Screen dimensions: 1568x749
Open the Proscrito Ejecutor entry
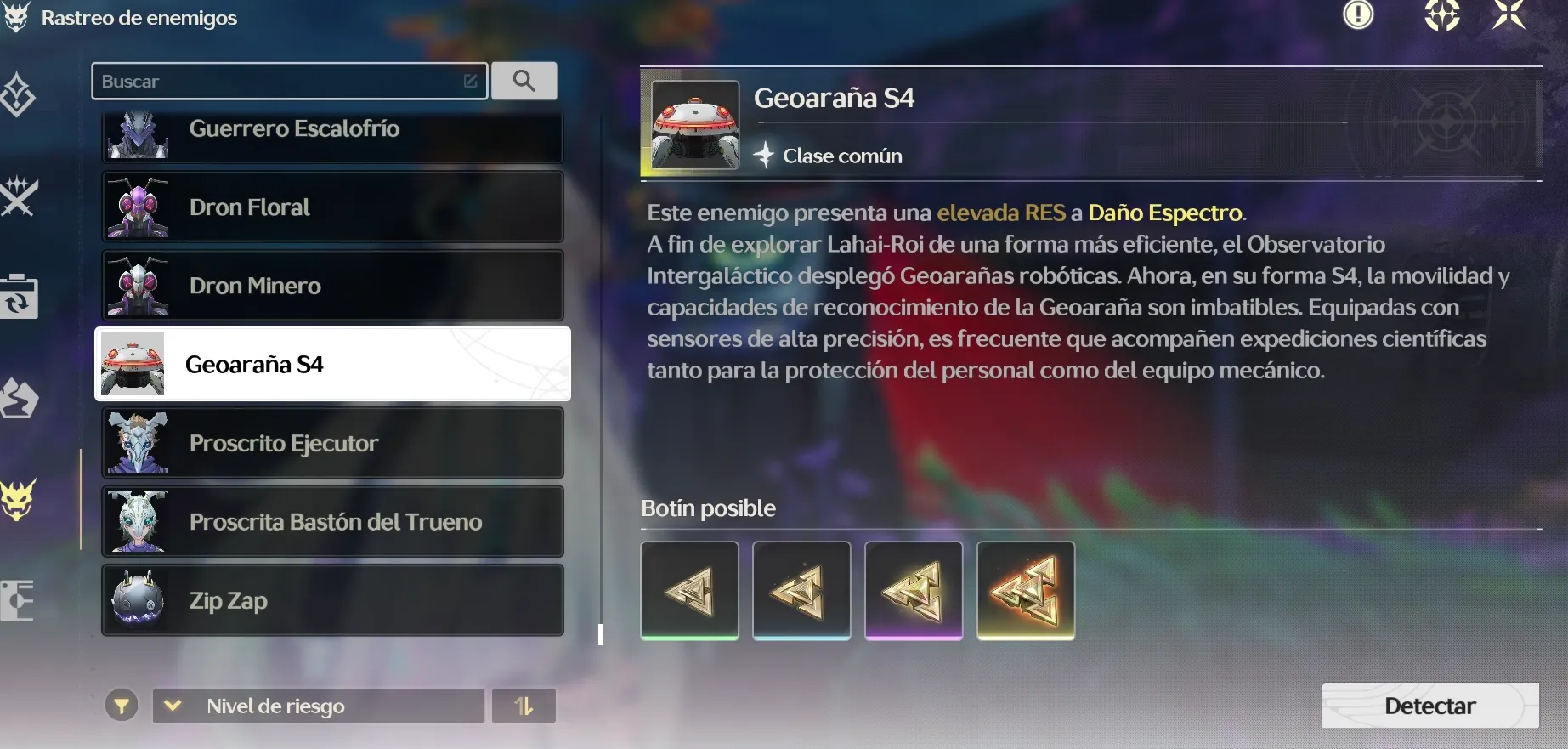pos(332,443)
